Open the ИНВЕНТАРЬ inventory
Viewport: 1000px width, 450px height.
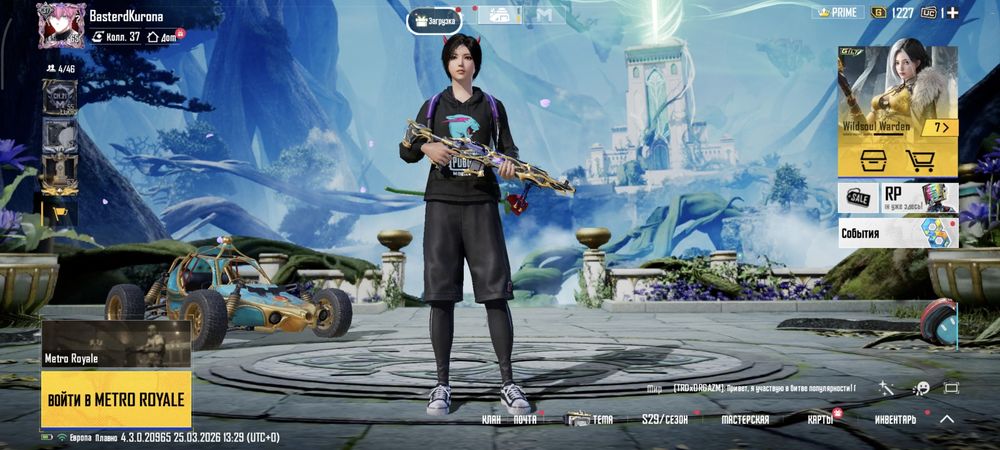[x=895, y=420]
